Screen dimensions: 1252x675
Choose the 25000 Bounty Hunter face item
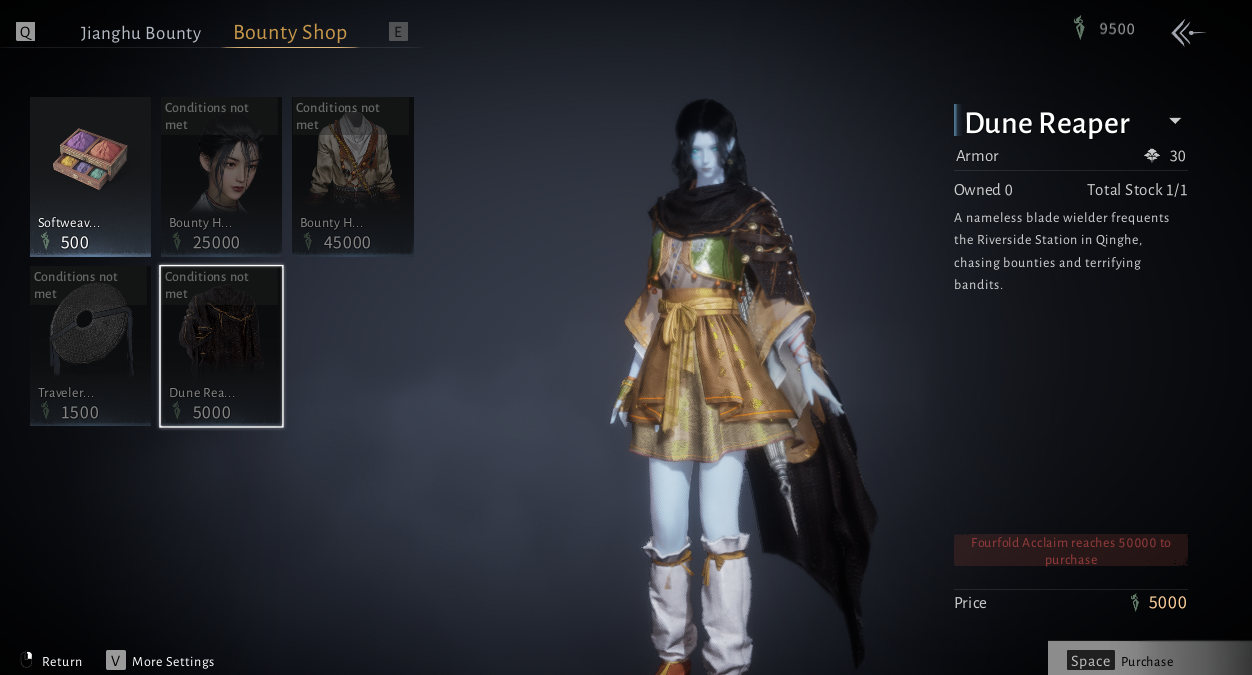point(221,176)
